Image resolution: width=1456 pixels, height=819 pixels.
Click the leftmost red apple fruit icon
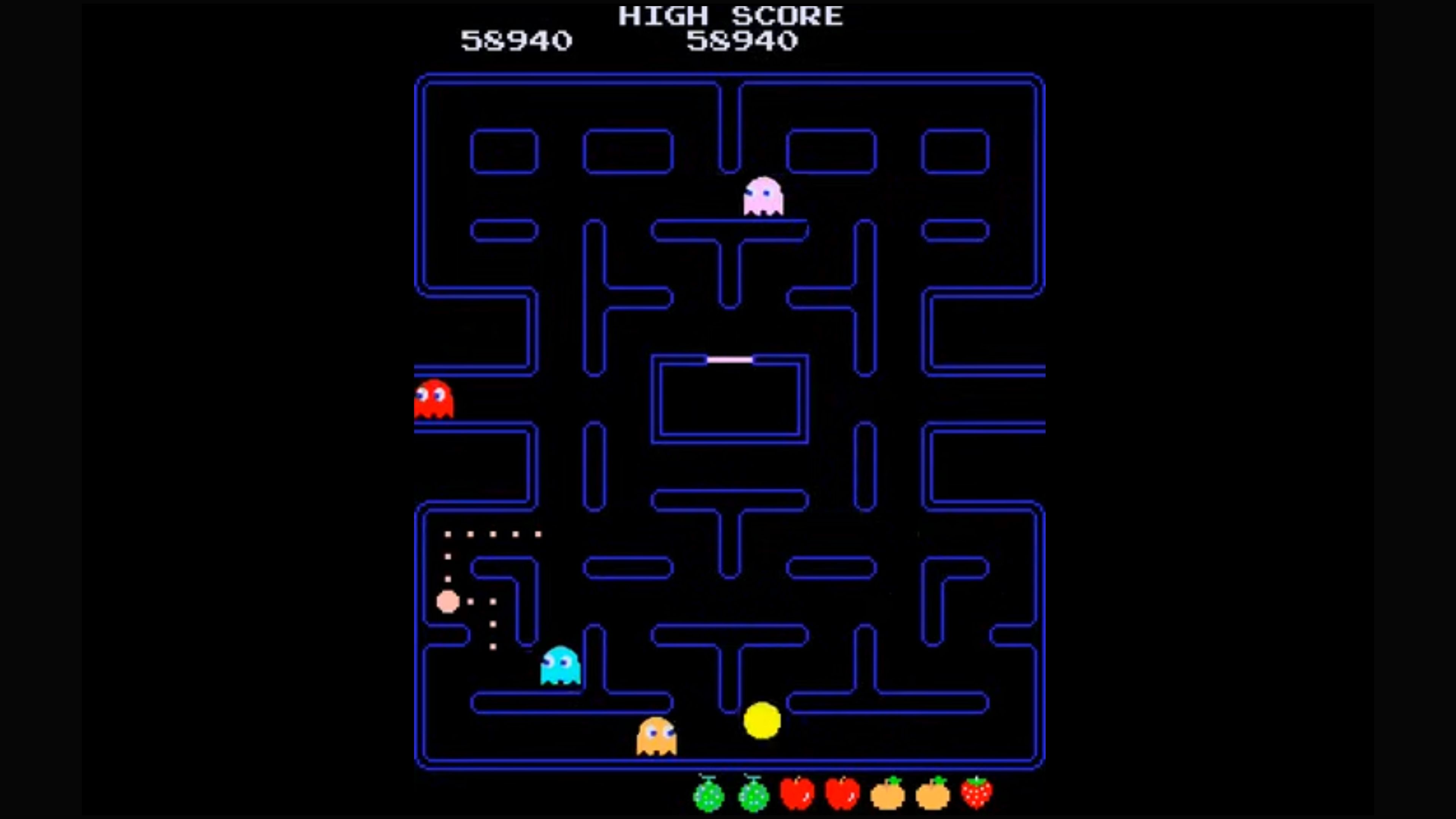797,794
